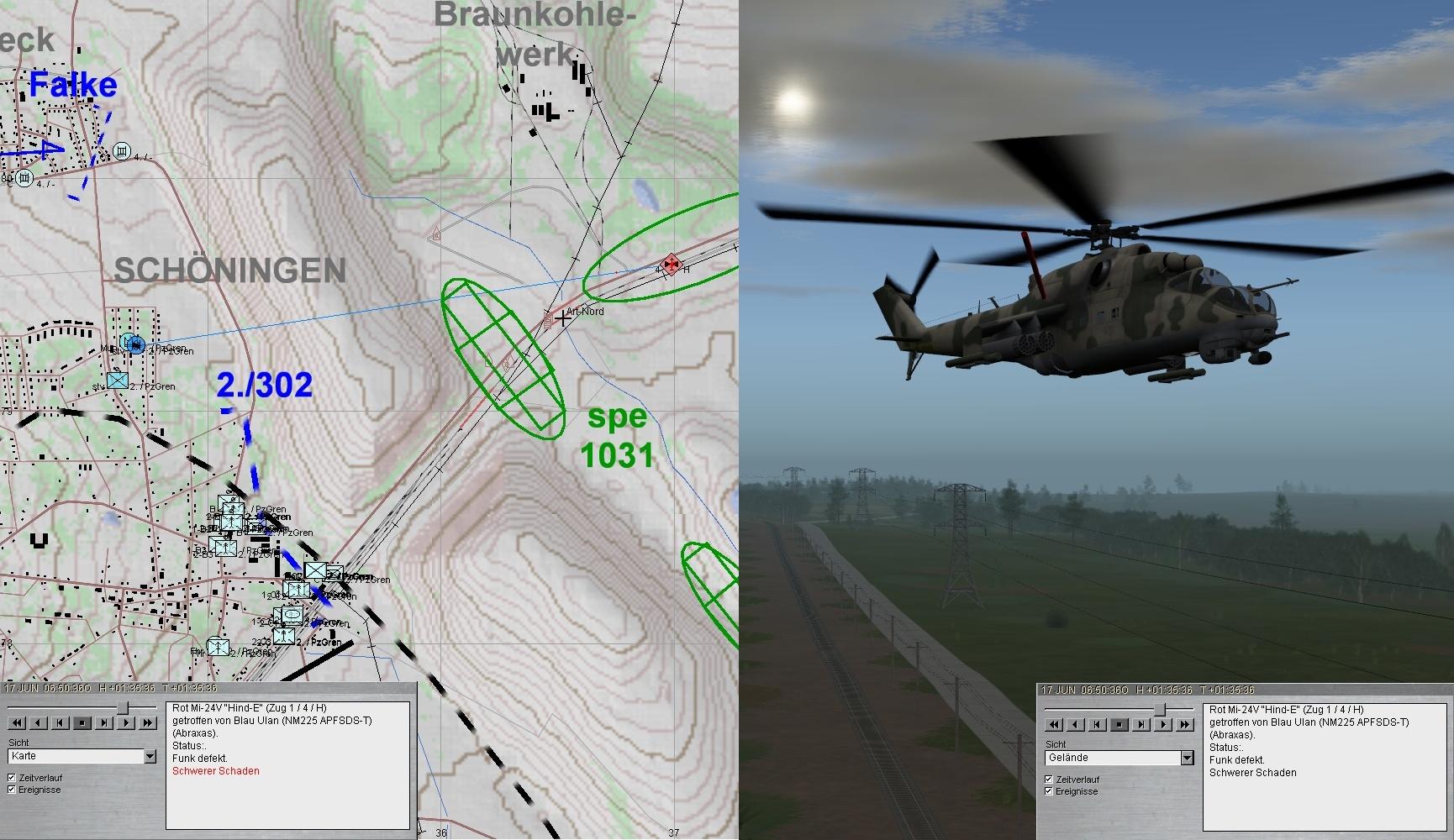Start forward playback in the Gelände panel

point(1162,724)
